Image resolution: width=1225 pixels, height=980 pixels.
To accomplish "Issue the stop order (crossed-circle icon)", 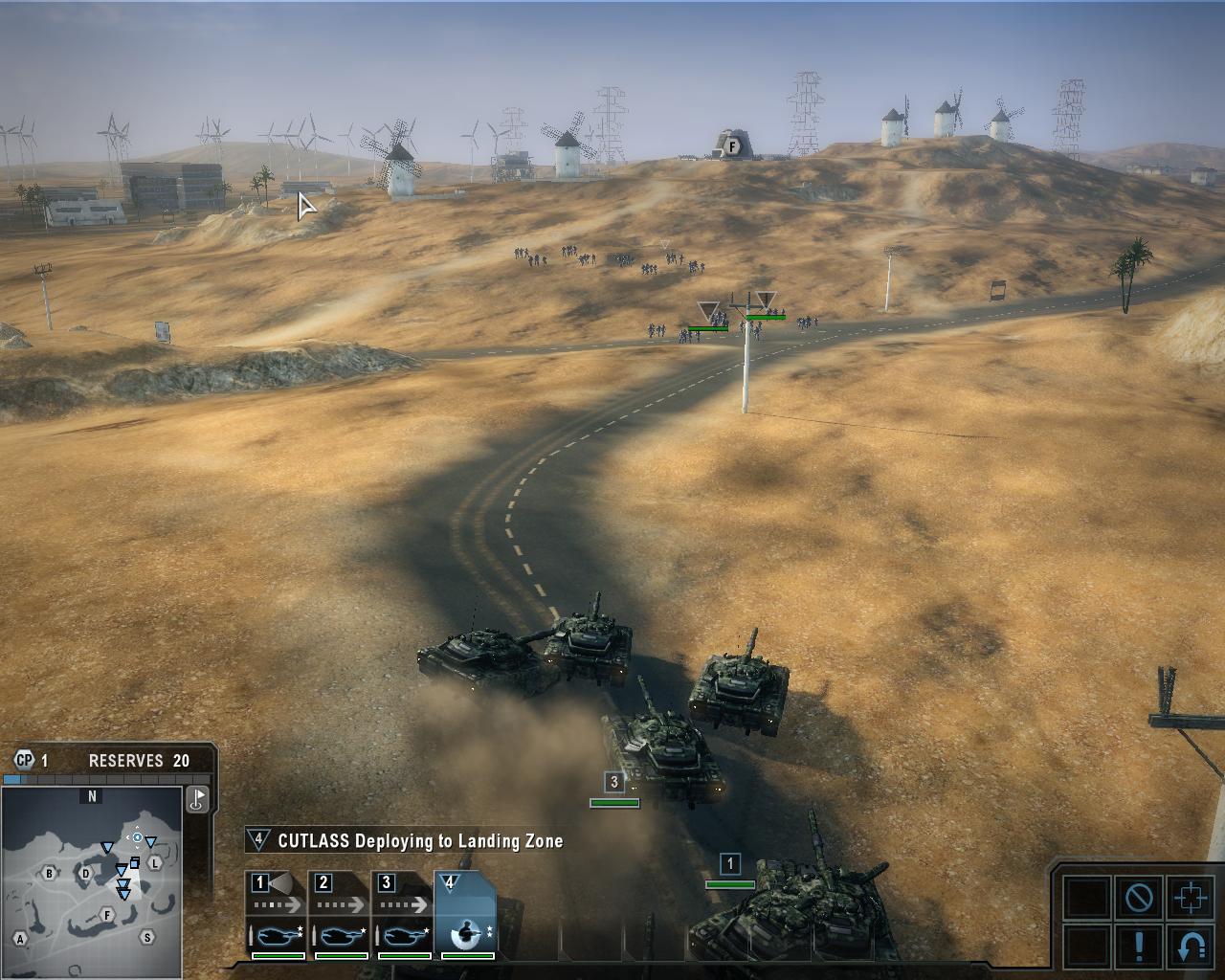I will [1139, 898].
